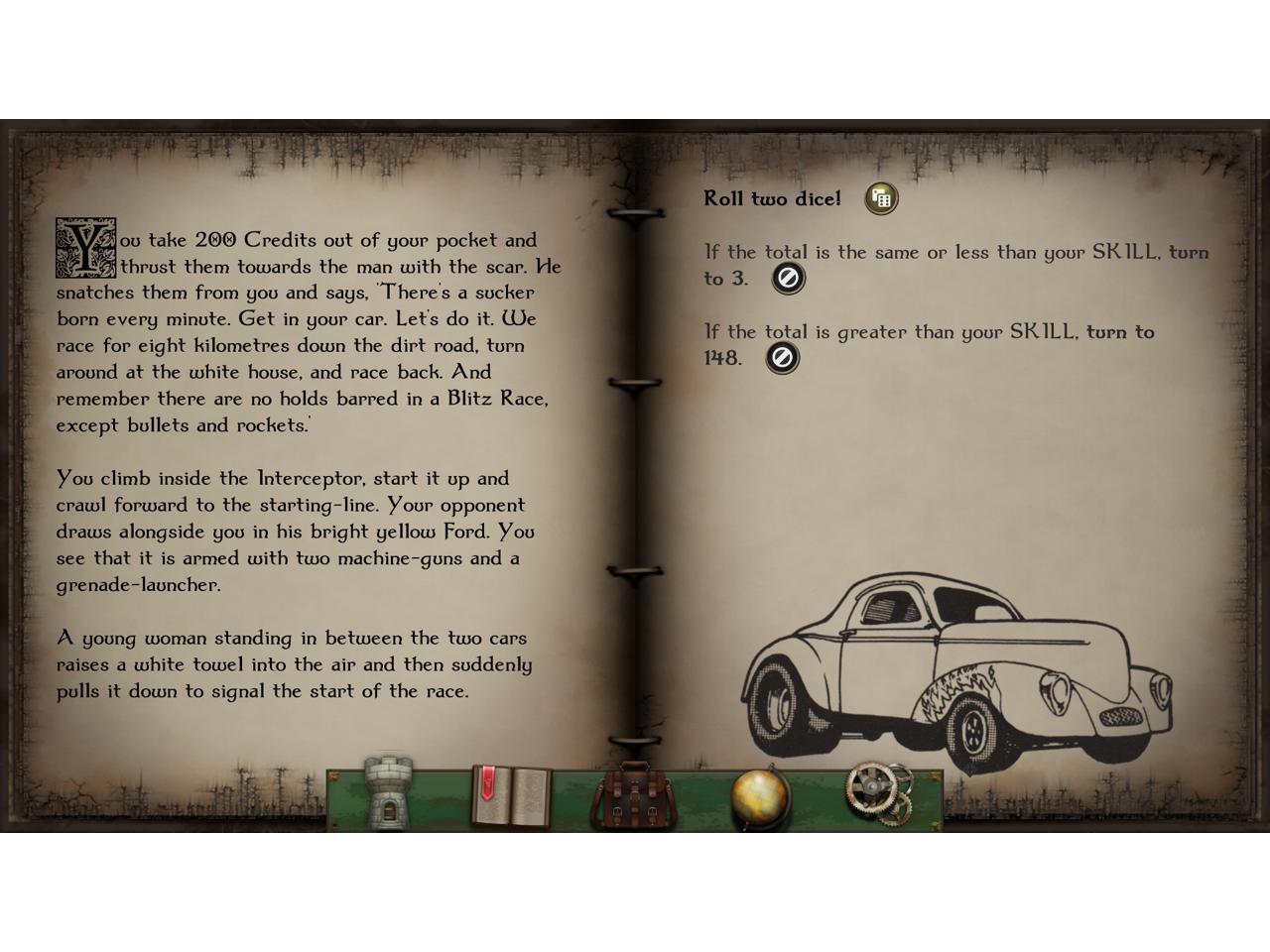The height and width of the screenshot is (952, 1270).
Task: Open the globe map icon
Action: pyautogui.click(x=760, y=796)
